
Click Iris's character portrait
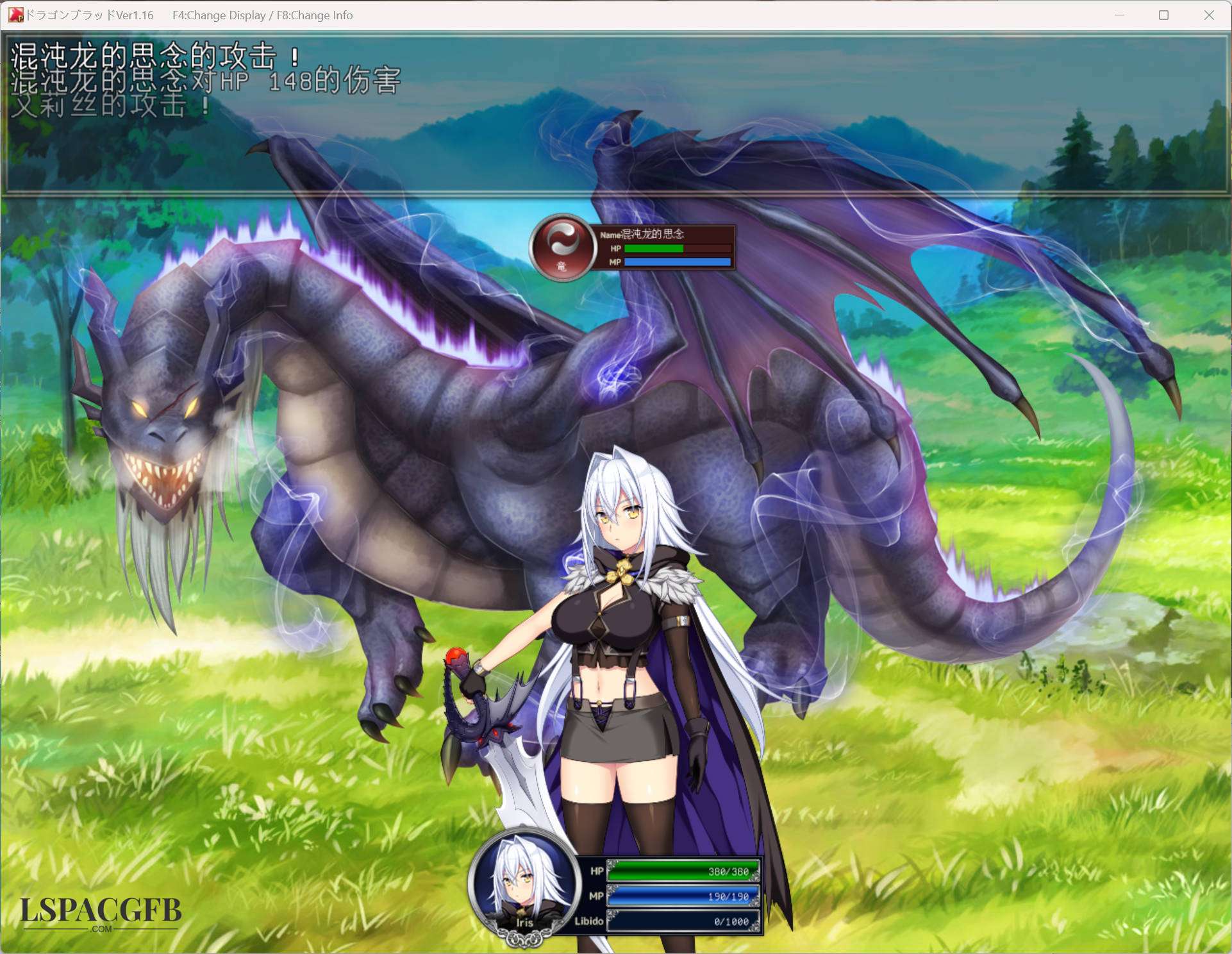pos(523,884)
